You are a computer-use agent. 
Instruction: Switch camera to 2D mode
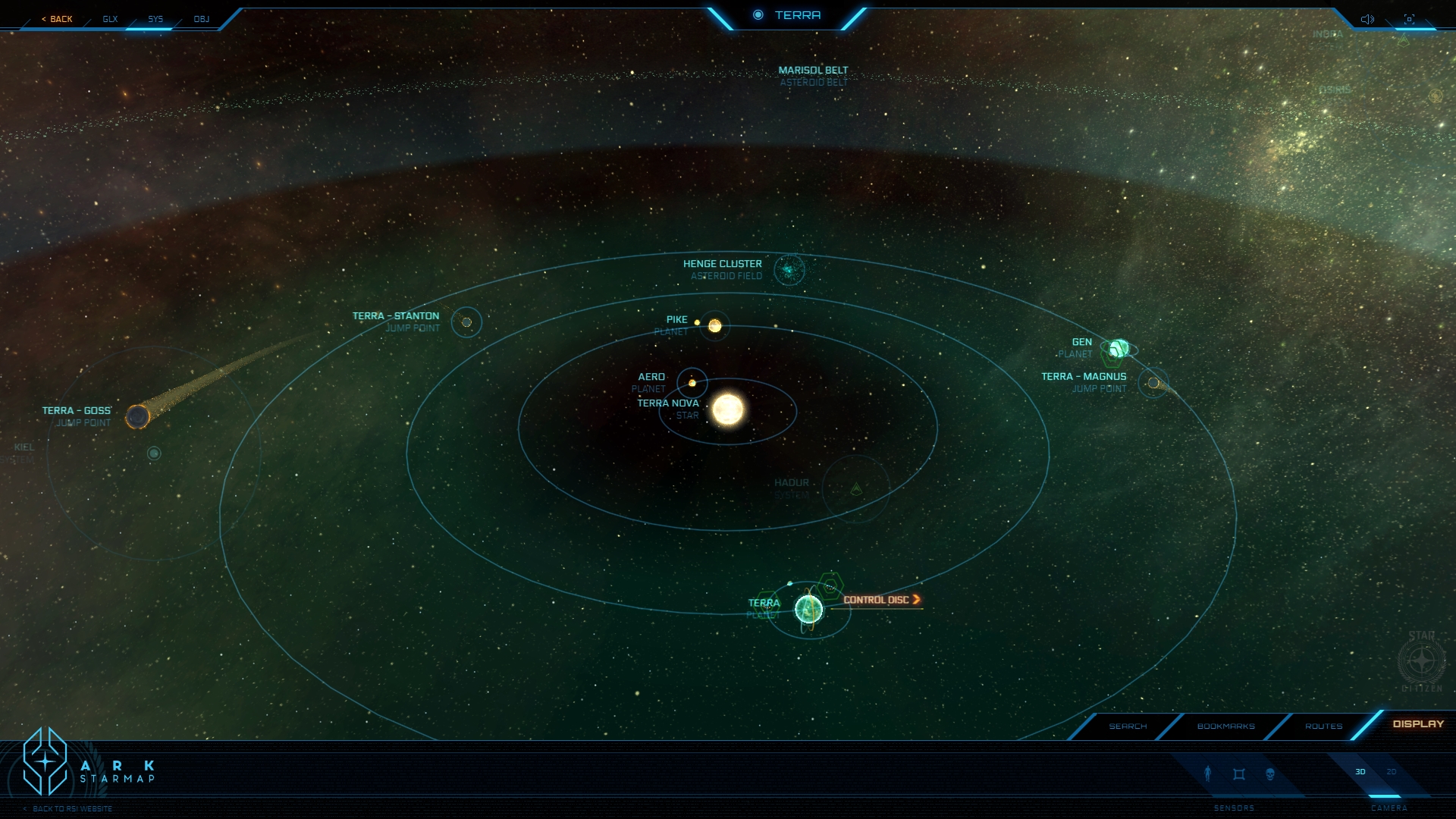[x=1392, y=772]
